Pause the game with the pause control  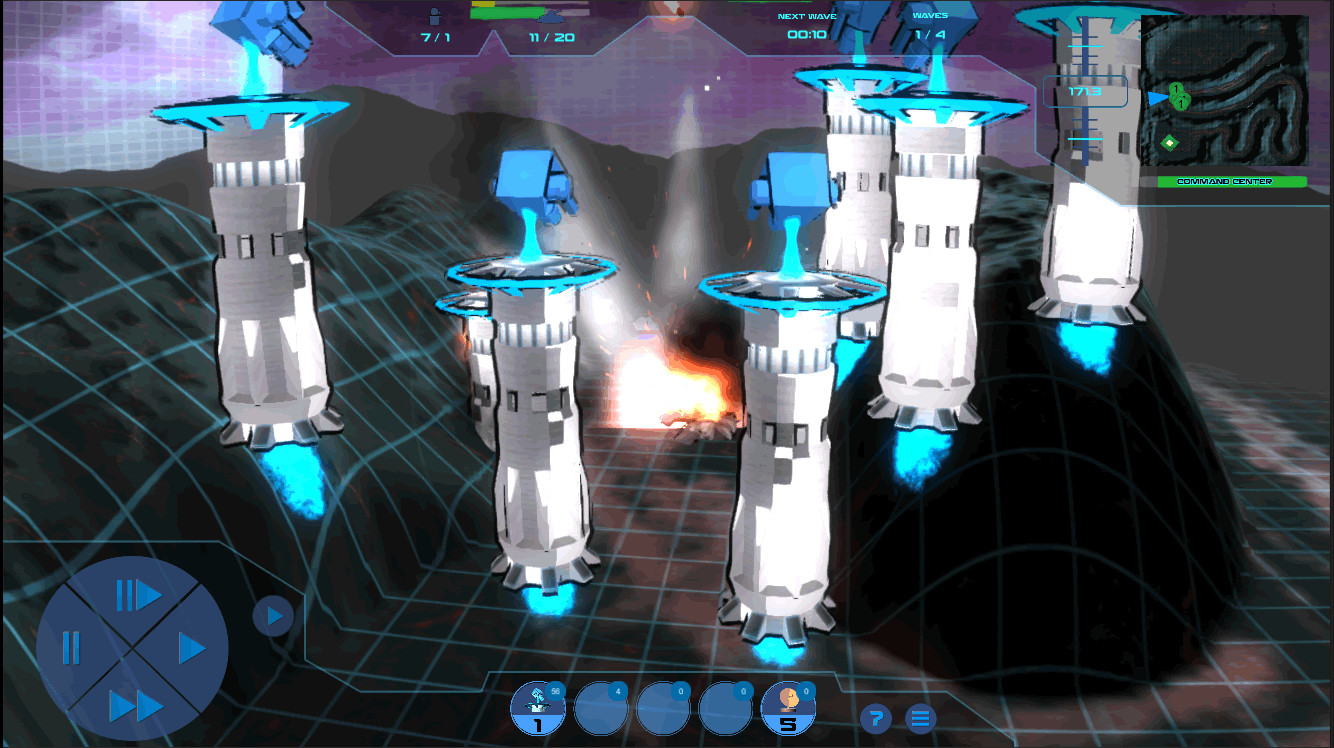[70, 647]
